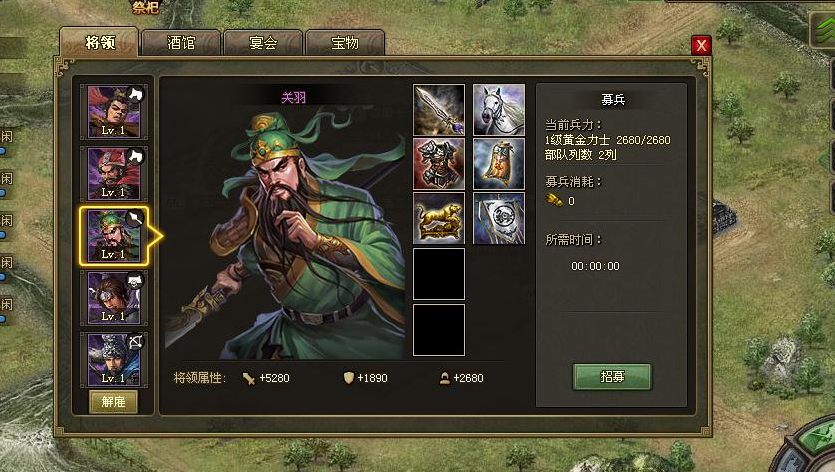Select the golden cloak equipment slot

[498, 164]
